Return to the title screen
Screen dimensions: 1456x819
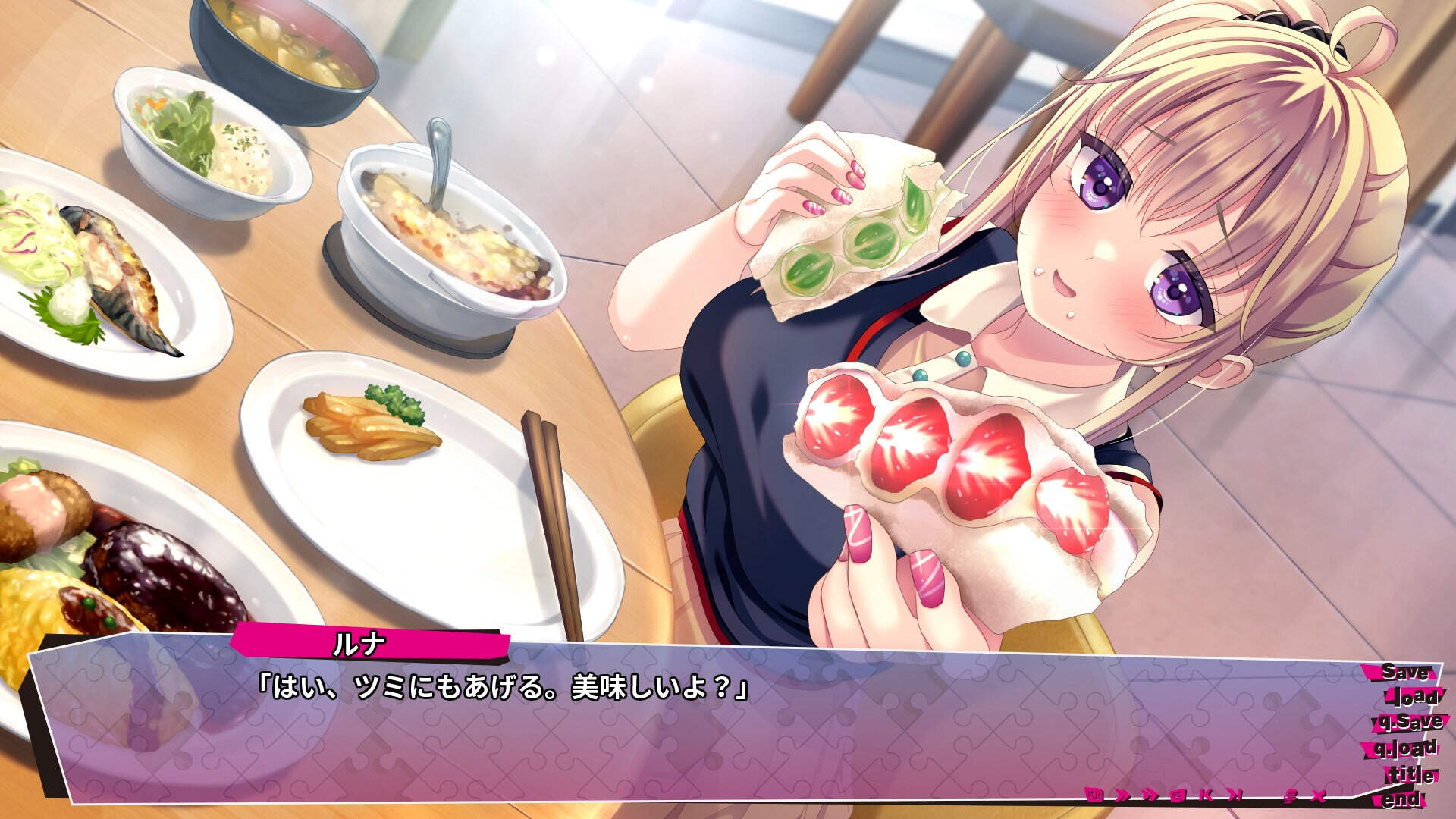[x=1410, y=775]
